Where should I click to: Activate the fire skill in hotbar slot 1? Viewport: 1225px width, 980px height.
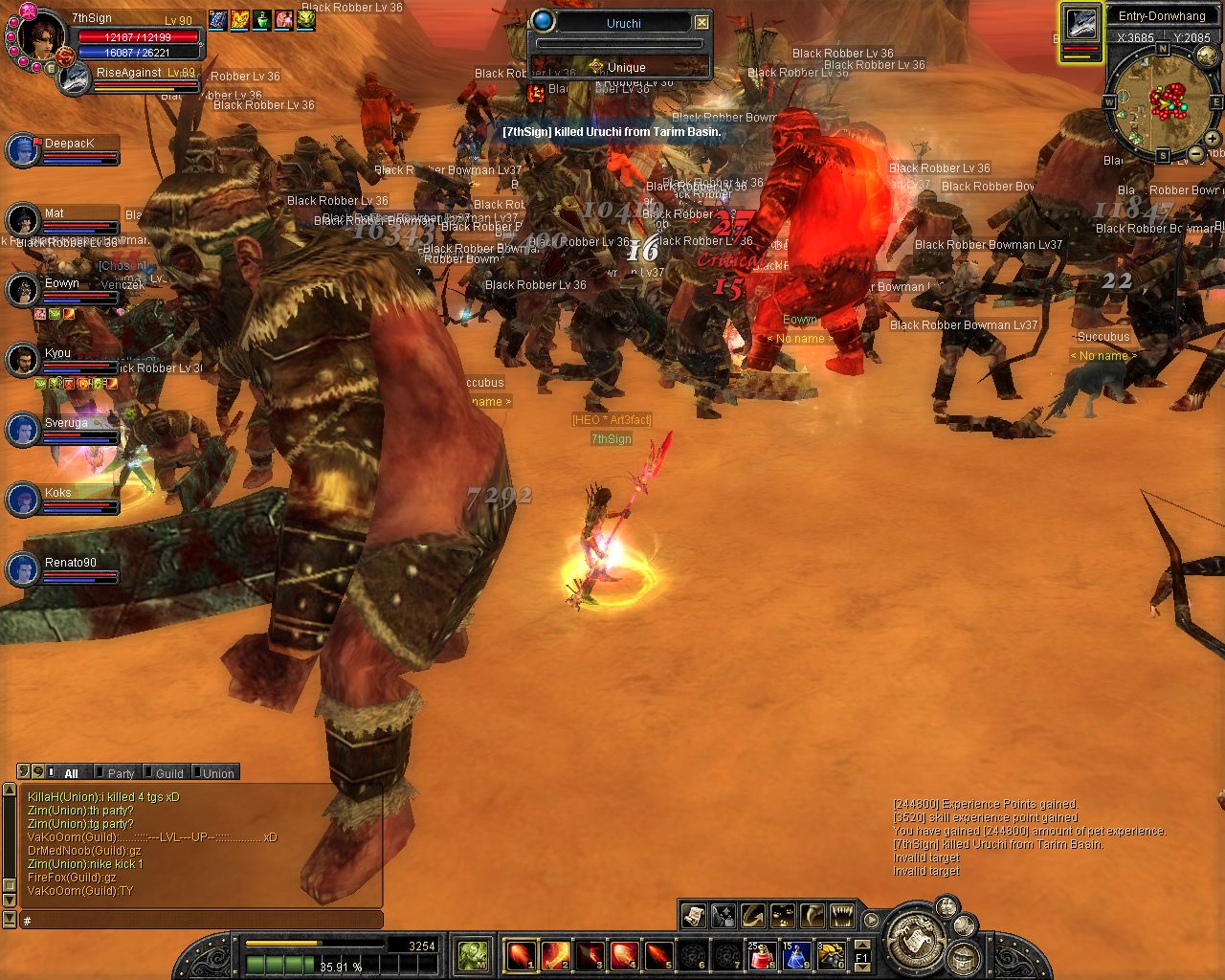click(521, 955)
